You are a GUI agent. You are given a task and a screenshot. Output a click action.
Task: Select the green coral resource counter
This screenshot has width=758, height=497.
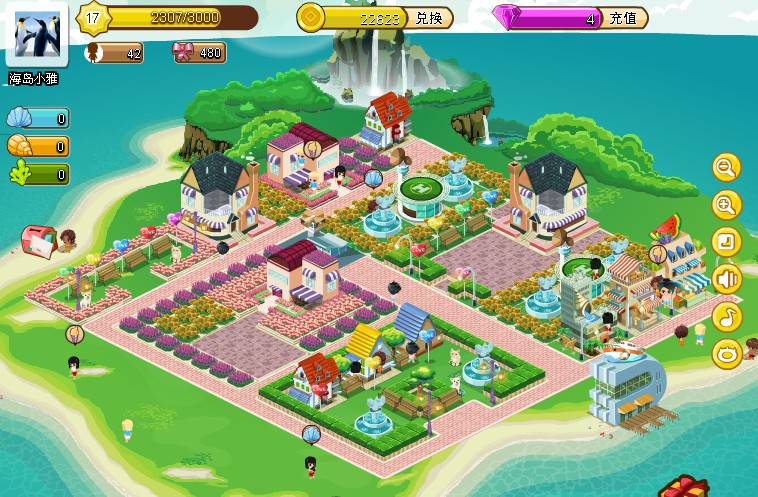38,175
